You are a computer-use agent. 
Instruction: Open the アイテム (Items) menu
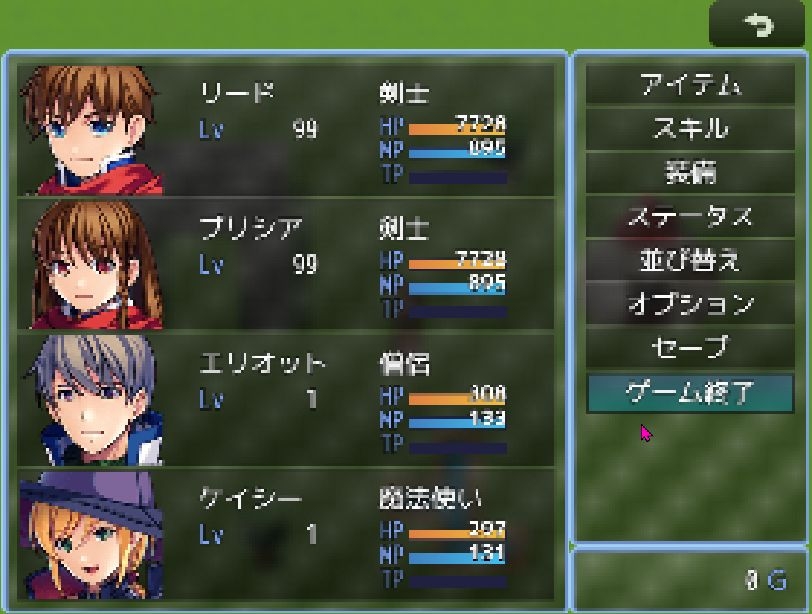pyautogui.click(x=689, y=85)
